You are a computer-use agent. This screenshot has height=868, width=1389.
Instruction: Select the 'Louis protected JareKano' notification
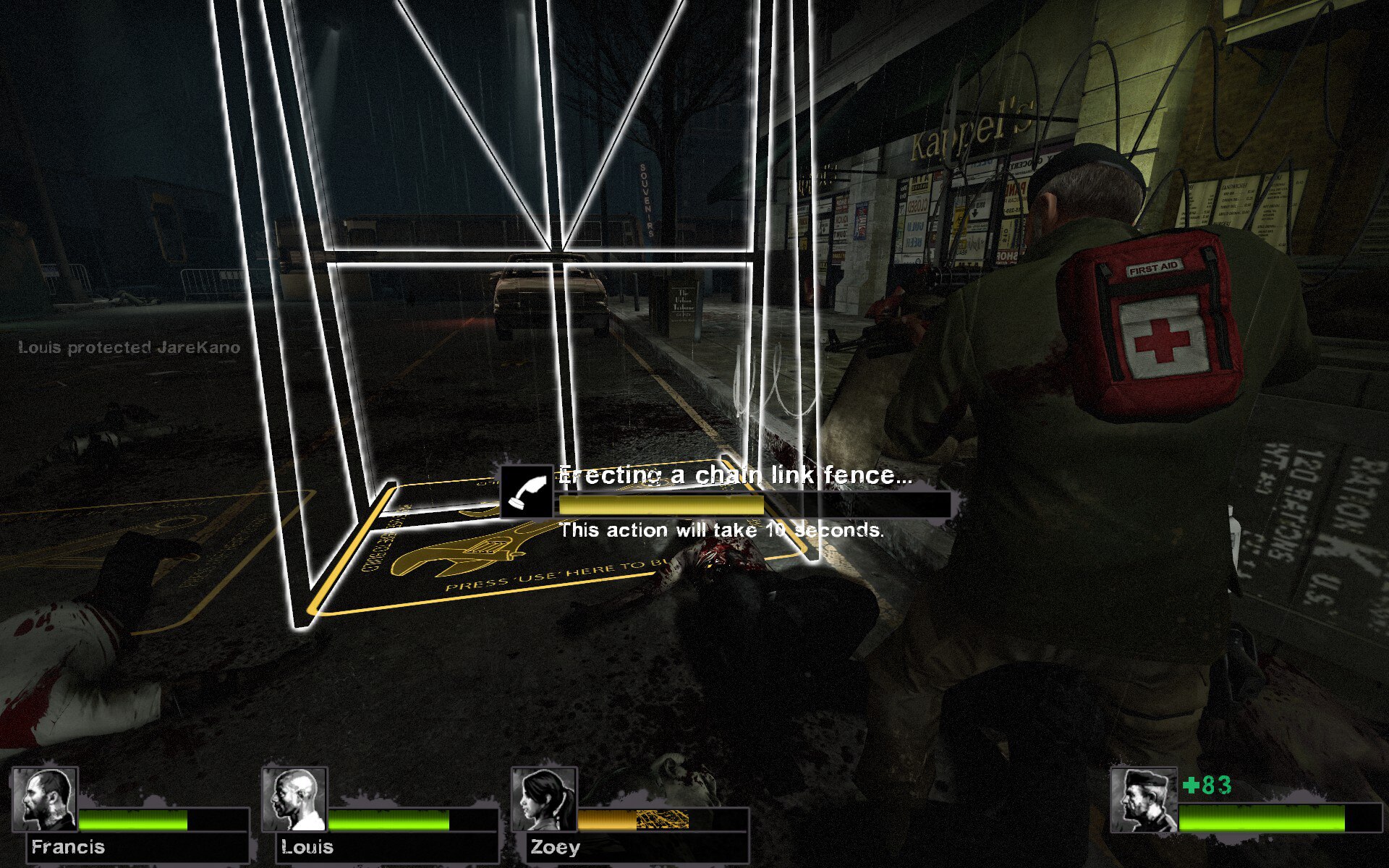coord(127,347)
